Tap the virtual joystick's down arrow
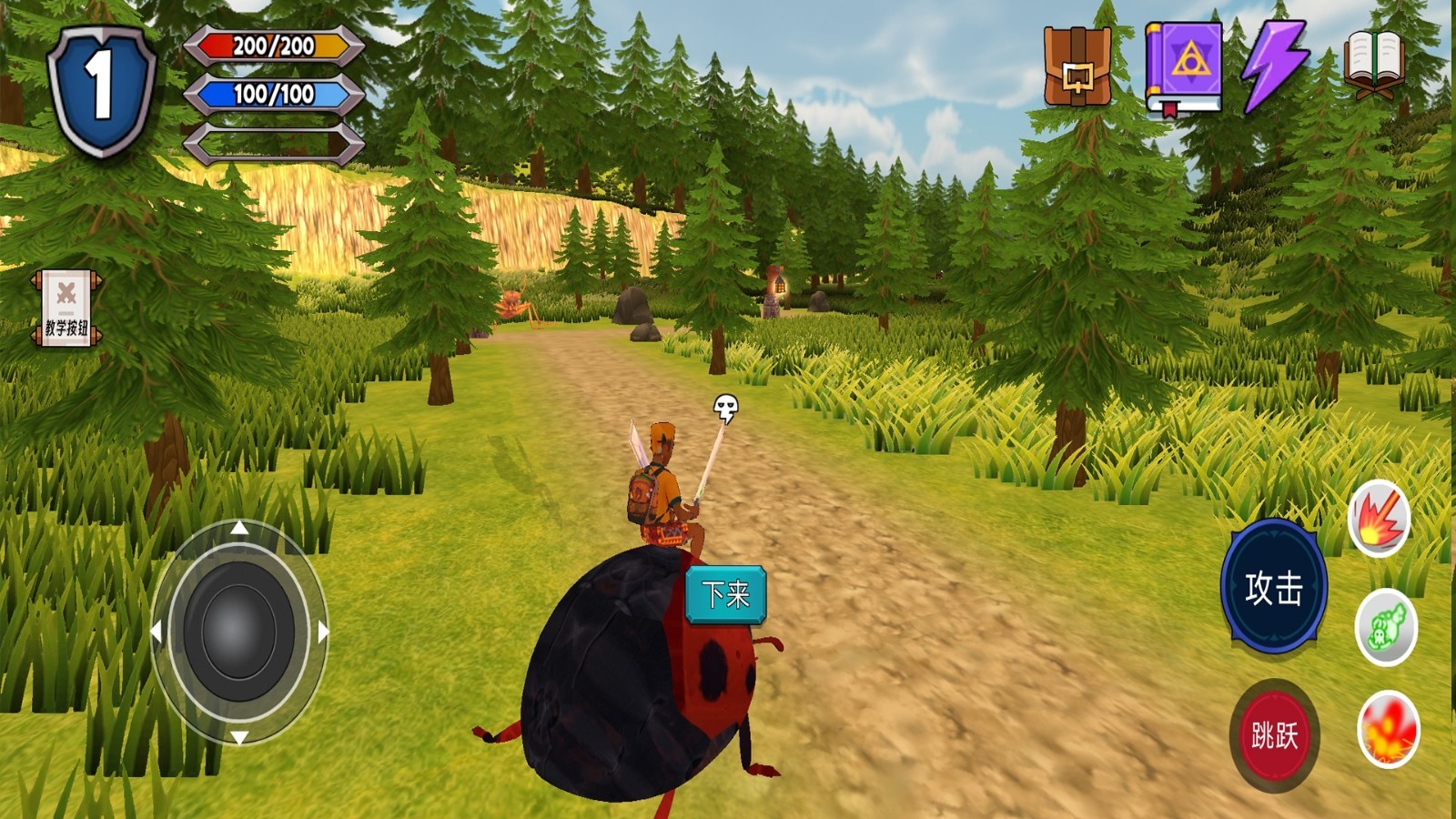 click(238, 737)
